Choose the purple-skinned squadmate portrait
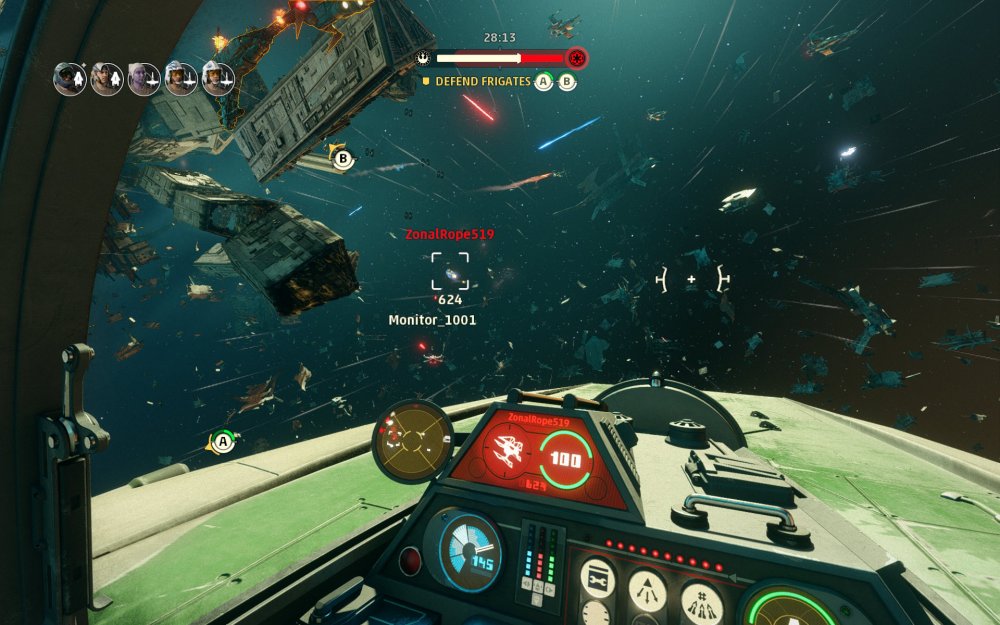Image resolution: width=1000 pixels, height=625 pixels. [x=144, y=78]
